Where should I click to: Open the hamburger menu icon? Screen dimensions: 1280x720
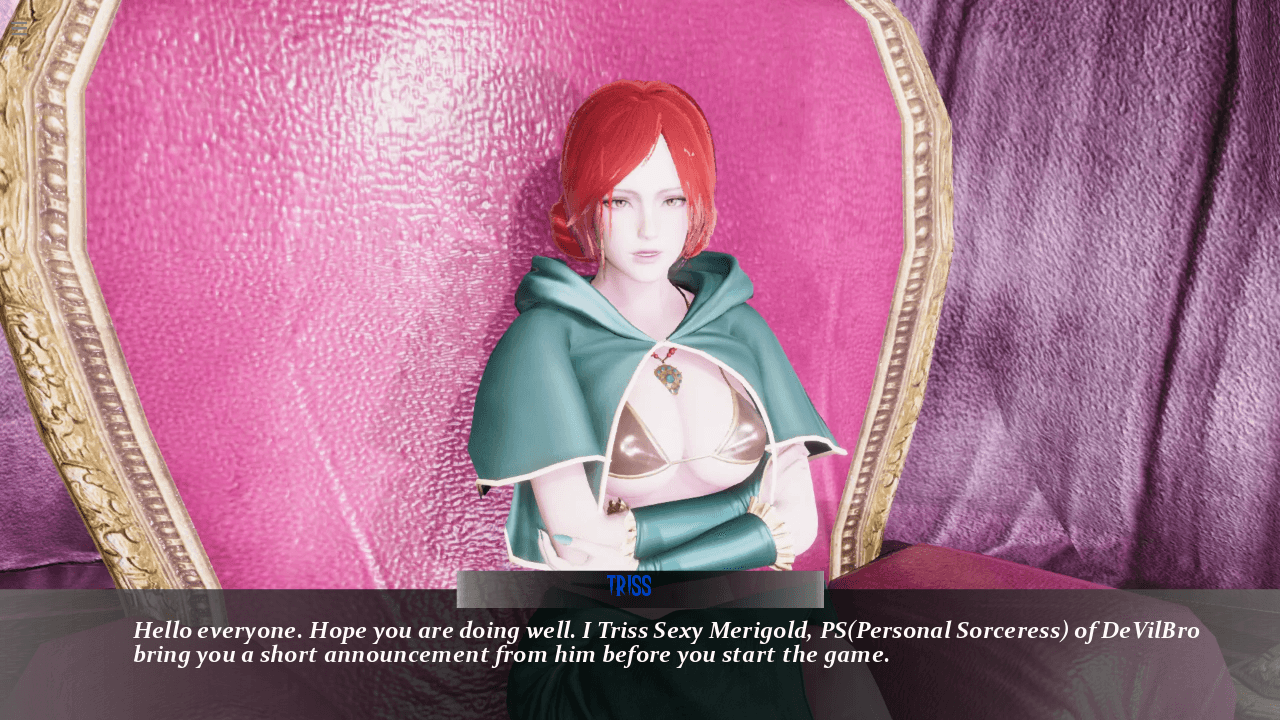click(x=21, y=28)
